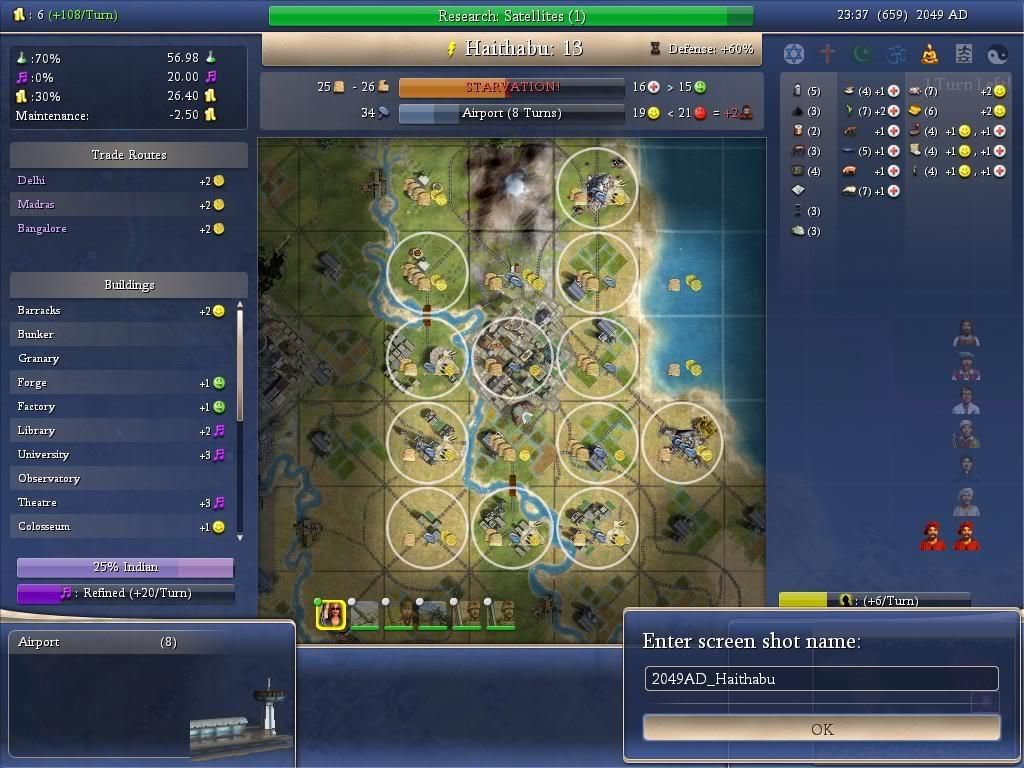Screen dimensions: 1024x768
Task: Click the yin-yang Taoism icon
Action: click(998, 54)
